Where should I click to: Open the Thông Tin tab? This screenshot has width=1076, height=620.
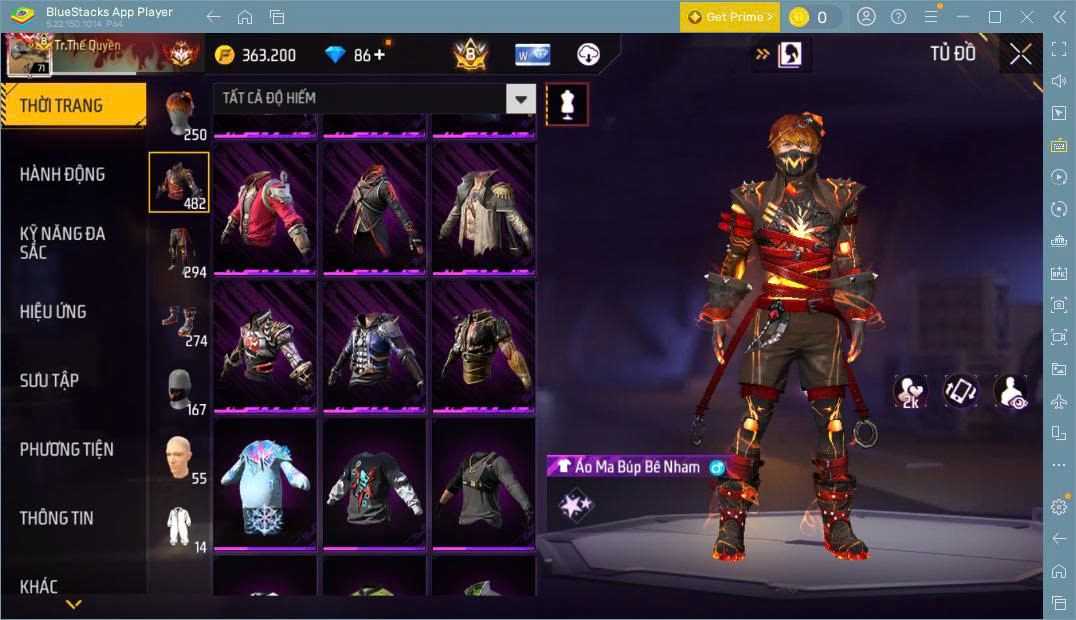pos(56,518)
